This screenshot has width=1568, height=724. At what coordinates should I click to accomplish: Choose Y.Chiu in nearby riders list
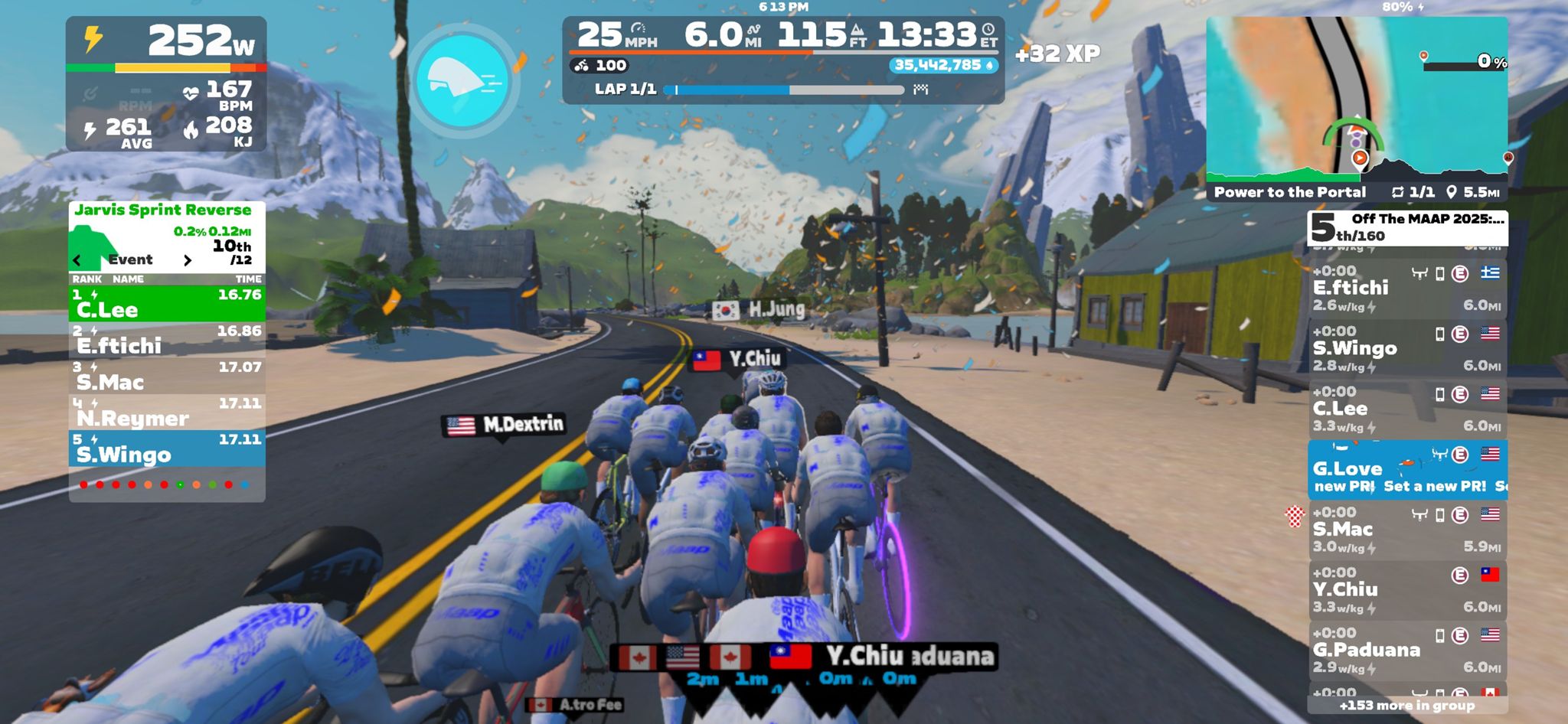point(1406,589)
